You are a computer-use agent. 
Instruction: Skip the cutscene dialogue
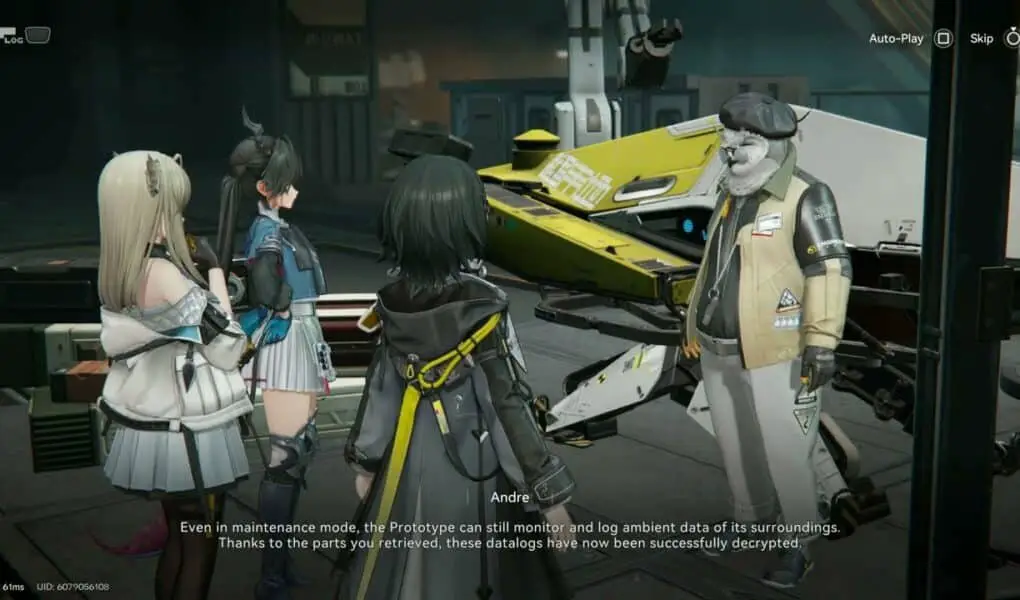pyautogui.click(x=1009, y=39)
